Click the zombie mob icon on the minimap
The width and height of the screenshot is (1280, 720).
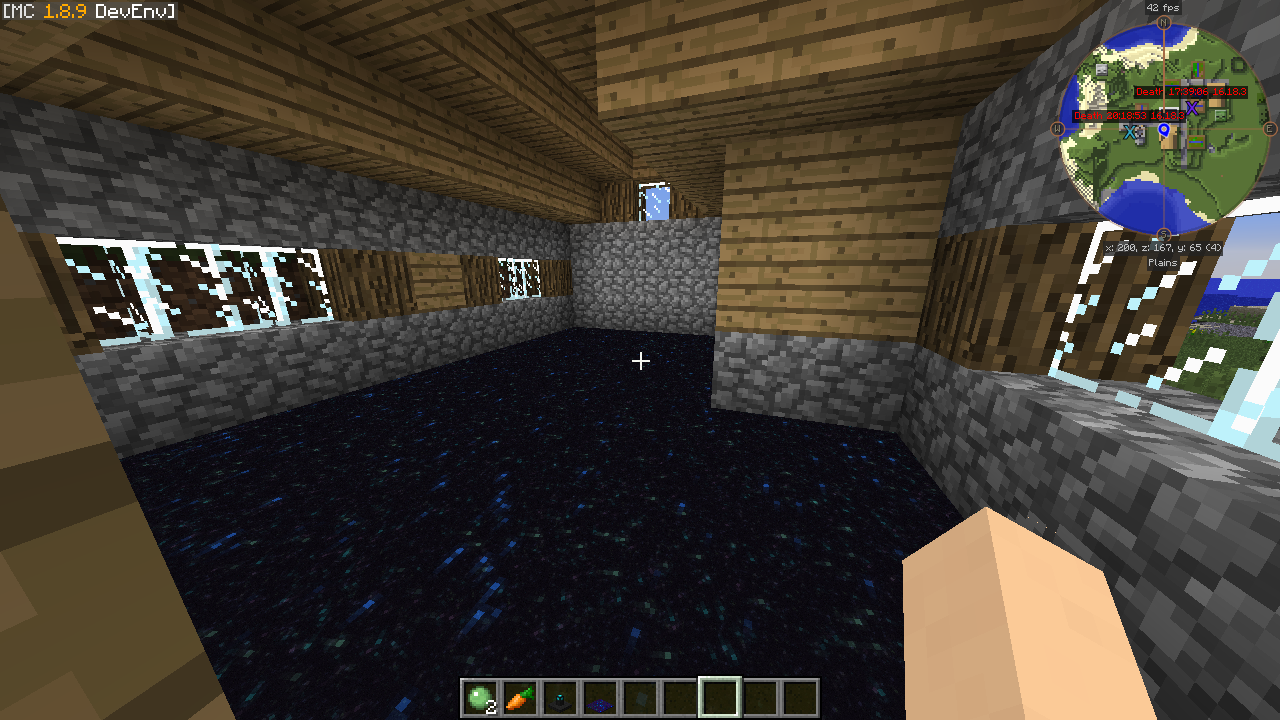[x=1220, y=115]
